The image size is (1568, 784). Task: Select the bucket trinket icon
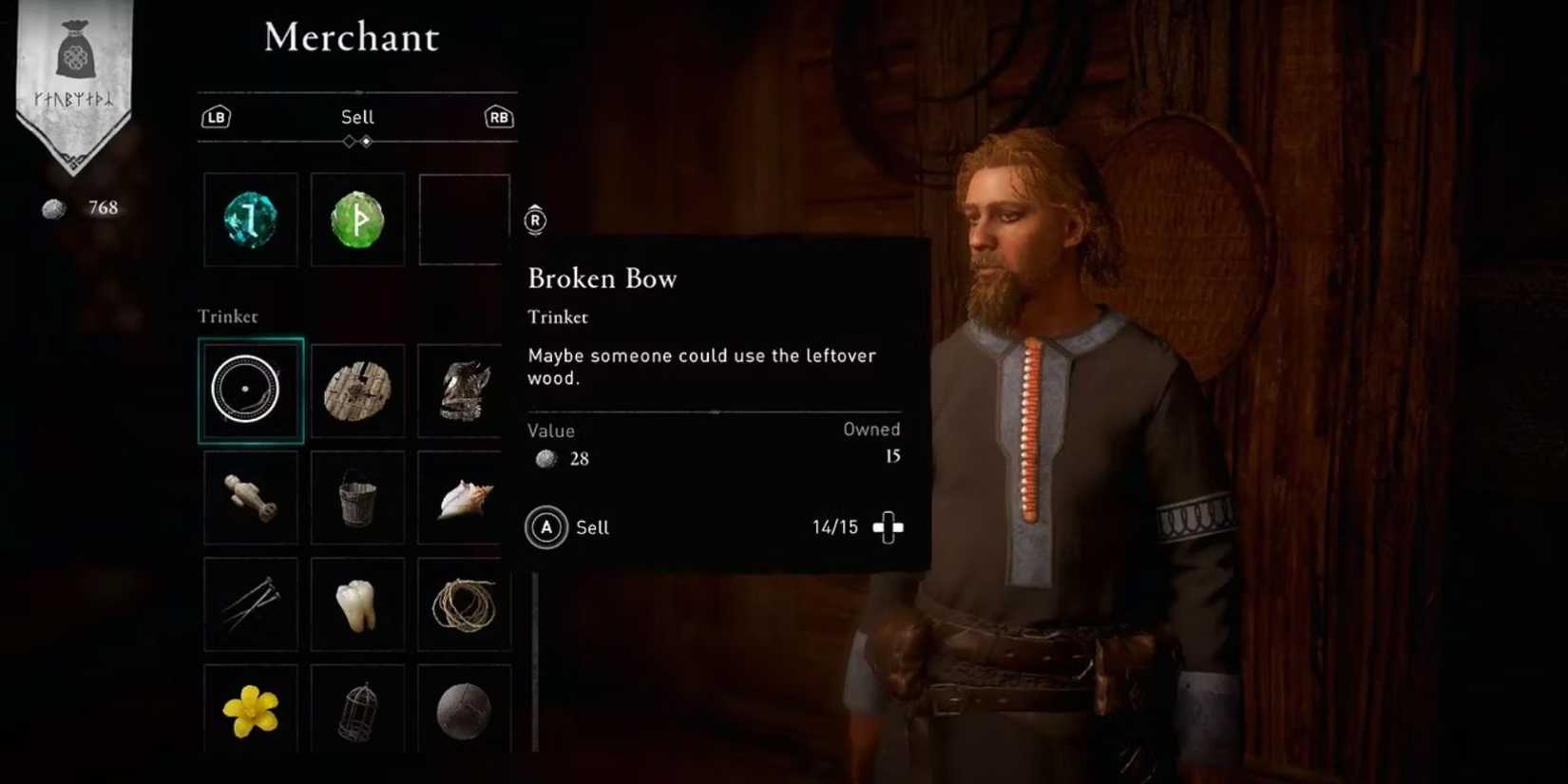point(357,496)
